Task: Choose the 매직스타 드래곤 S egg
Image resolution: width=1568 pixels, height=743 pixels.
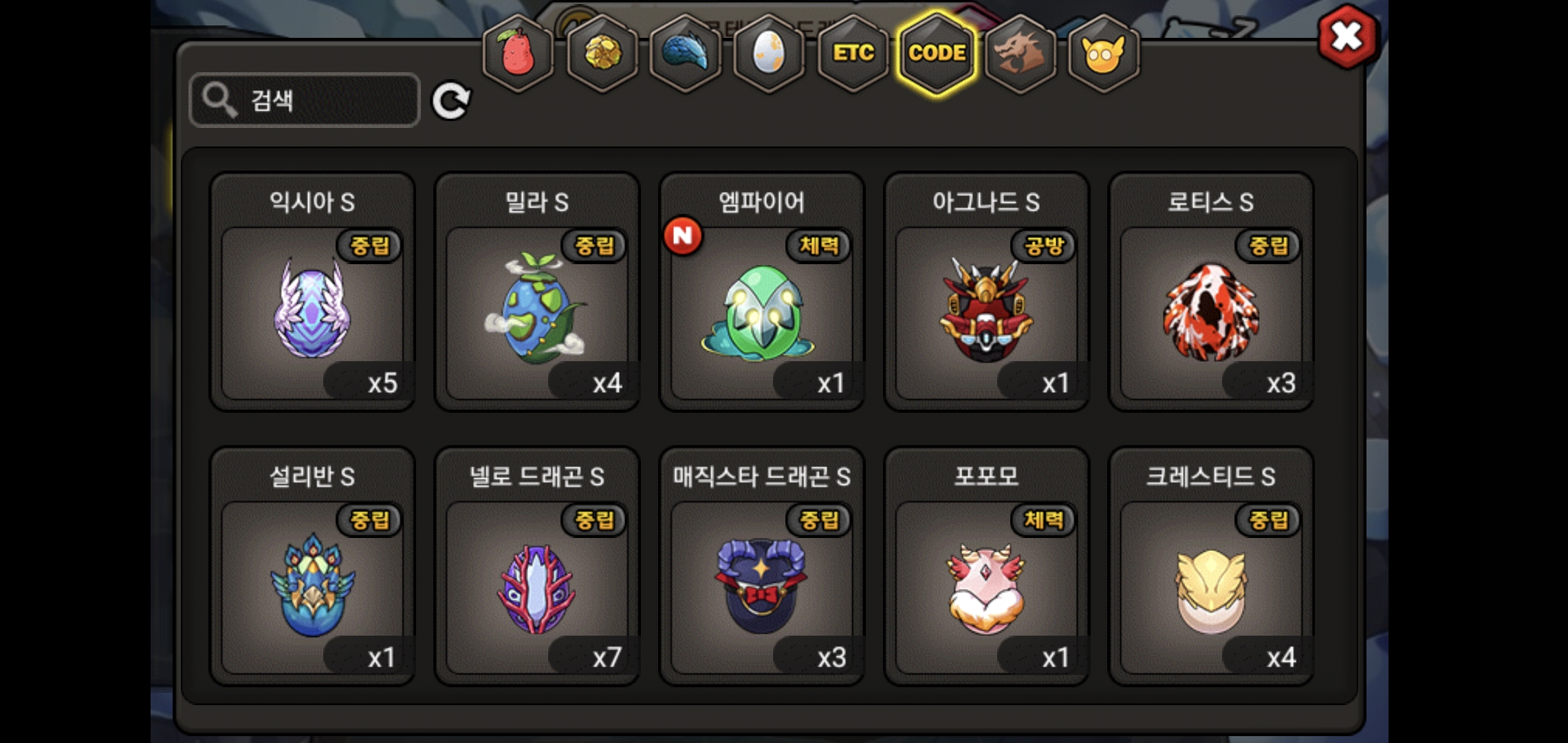Action: 761,586
